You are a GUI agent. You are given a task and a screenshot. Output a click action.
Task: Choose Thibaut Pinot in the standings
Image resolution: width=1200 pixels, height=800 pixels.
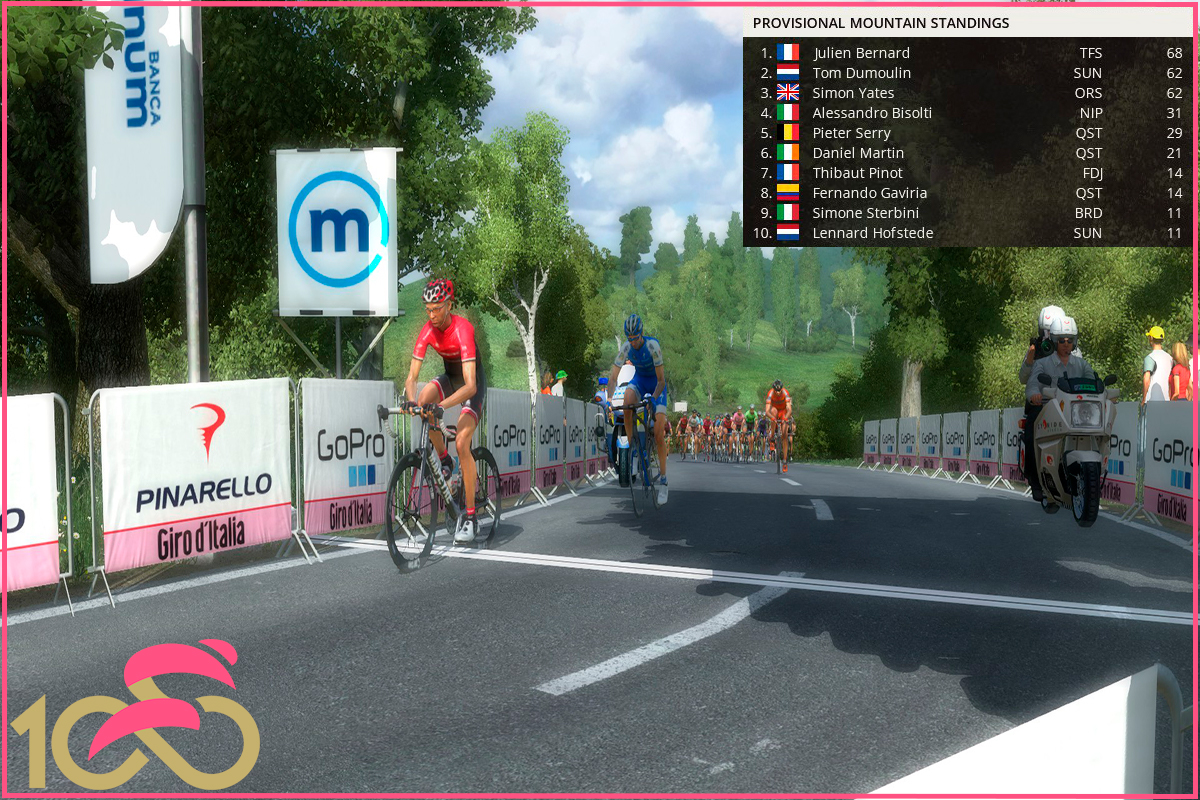tap(857, 173)
